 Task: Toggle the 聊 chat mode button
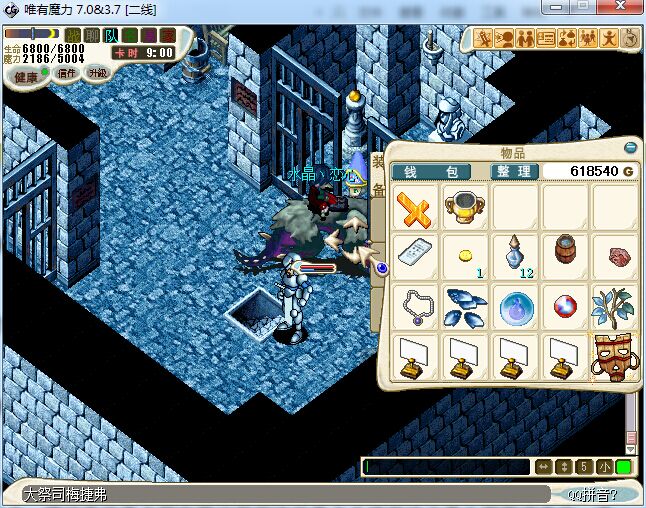pyautogui.click(x=92, y=35)
